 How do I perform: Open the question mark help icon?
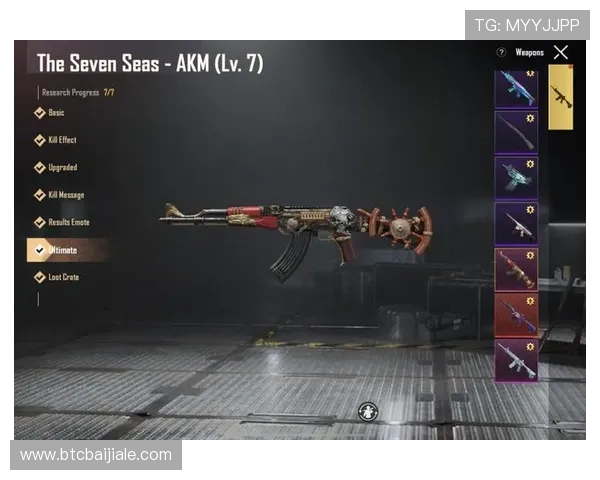click(501, 52)
